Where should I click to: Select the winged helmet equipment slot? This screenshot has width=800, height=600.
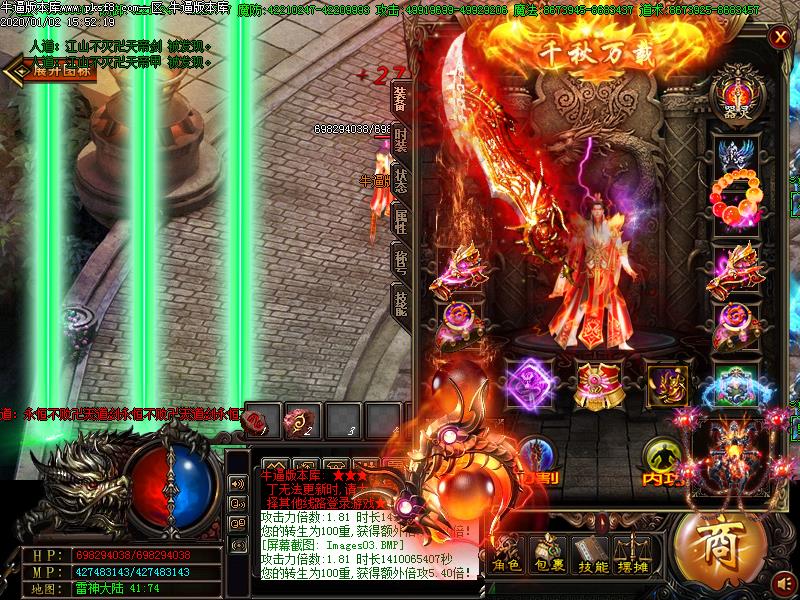[x=736, y=150]
